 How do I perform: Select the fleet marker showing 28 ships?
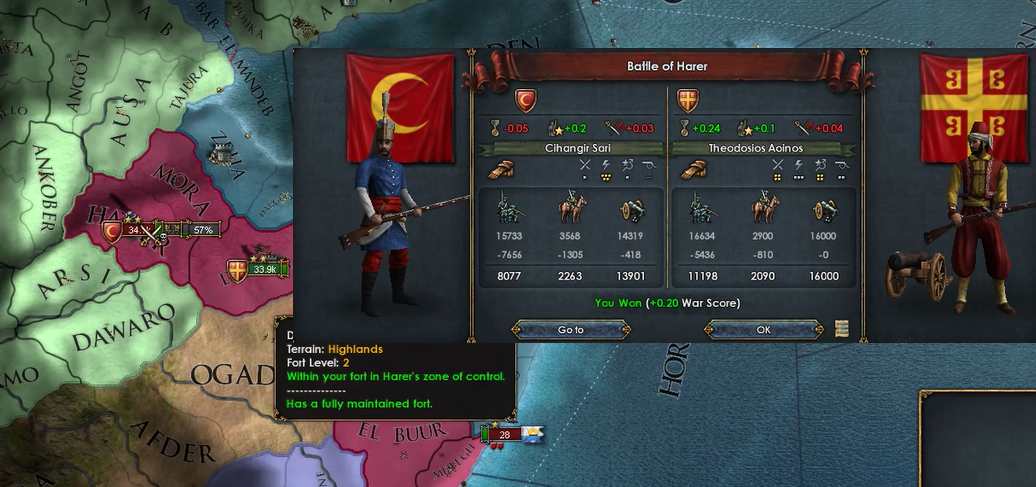coord(504,434)
